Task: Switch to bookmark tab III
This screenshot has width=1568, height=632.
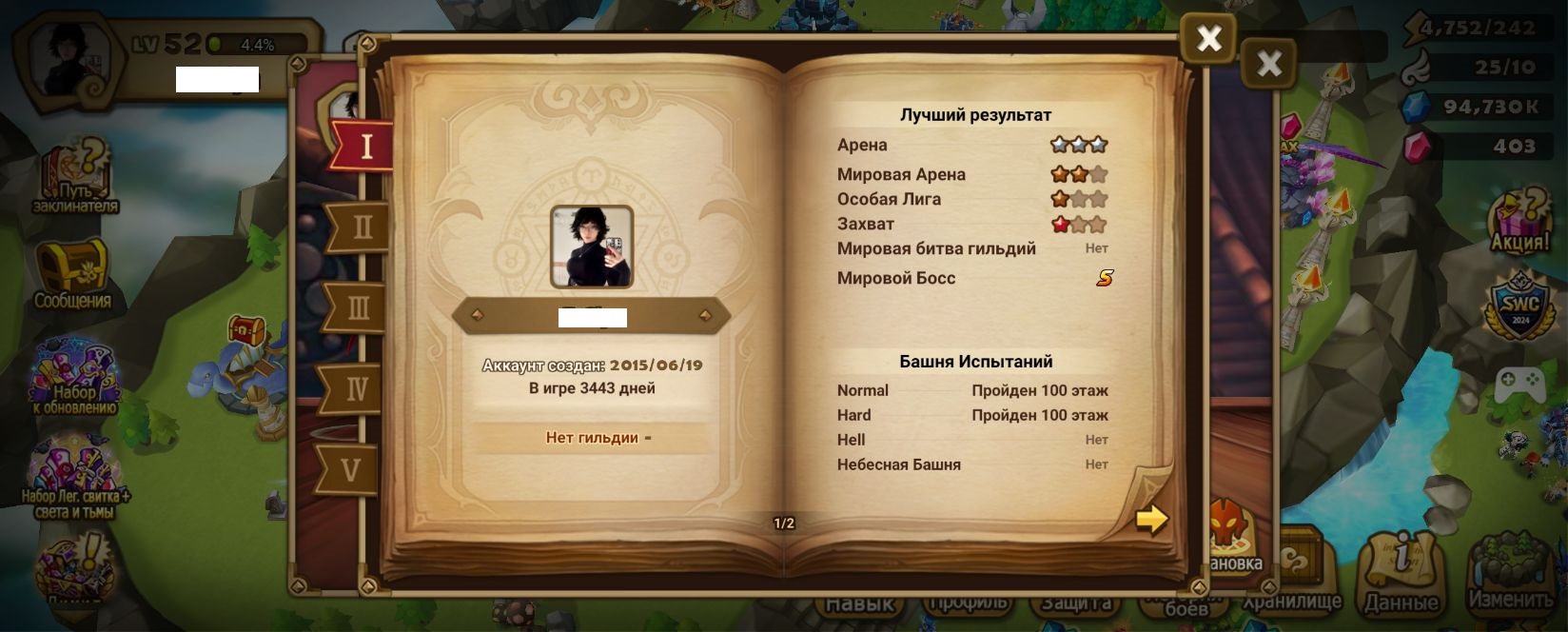Action: pos(359,308)
